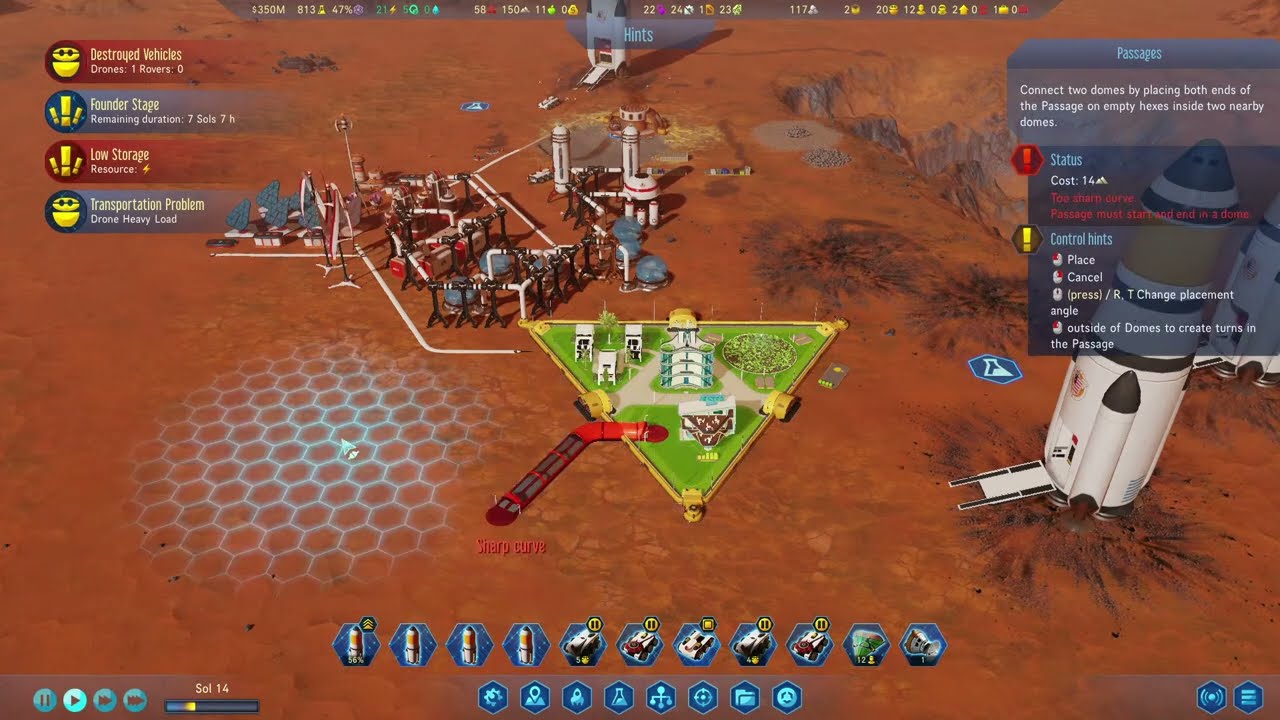Select the rover with 4 drones

[x=751, y=645]
